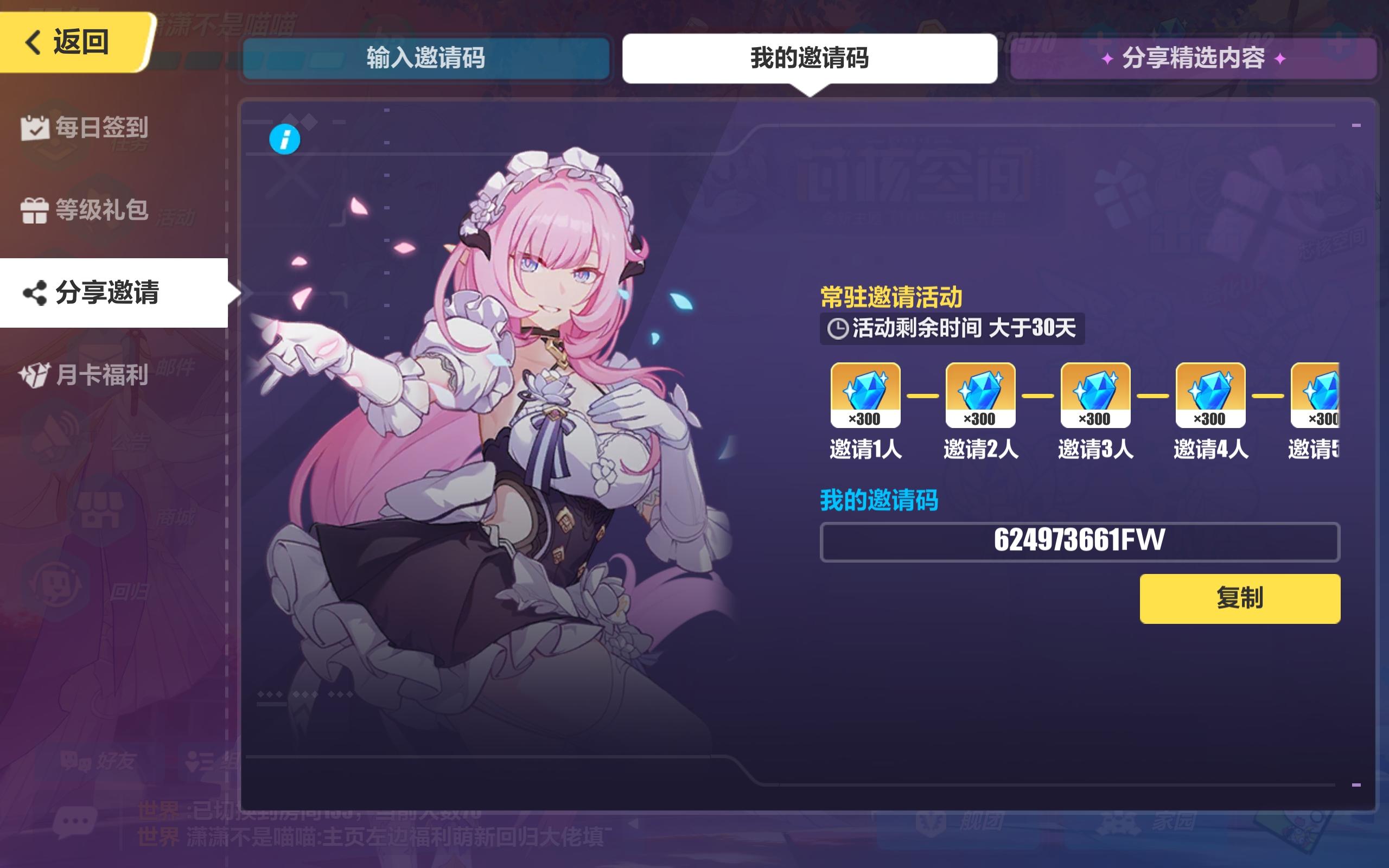Image resolution: width=1389 pixels, height=868 pixels.
Task: Open the 月卡福利 monthly card benefits panel
Action: coord(86,376)
